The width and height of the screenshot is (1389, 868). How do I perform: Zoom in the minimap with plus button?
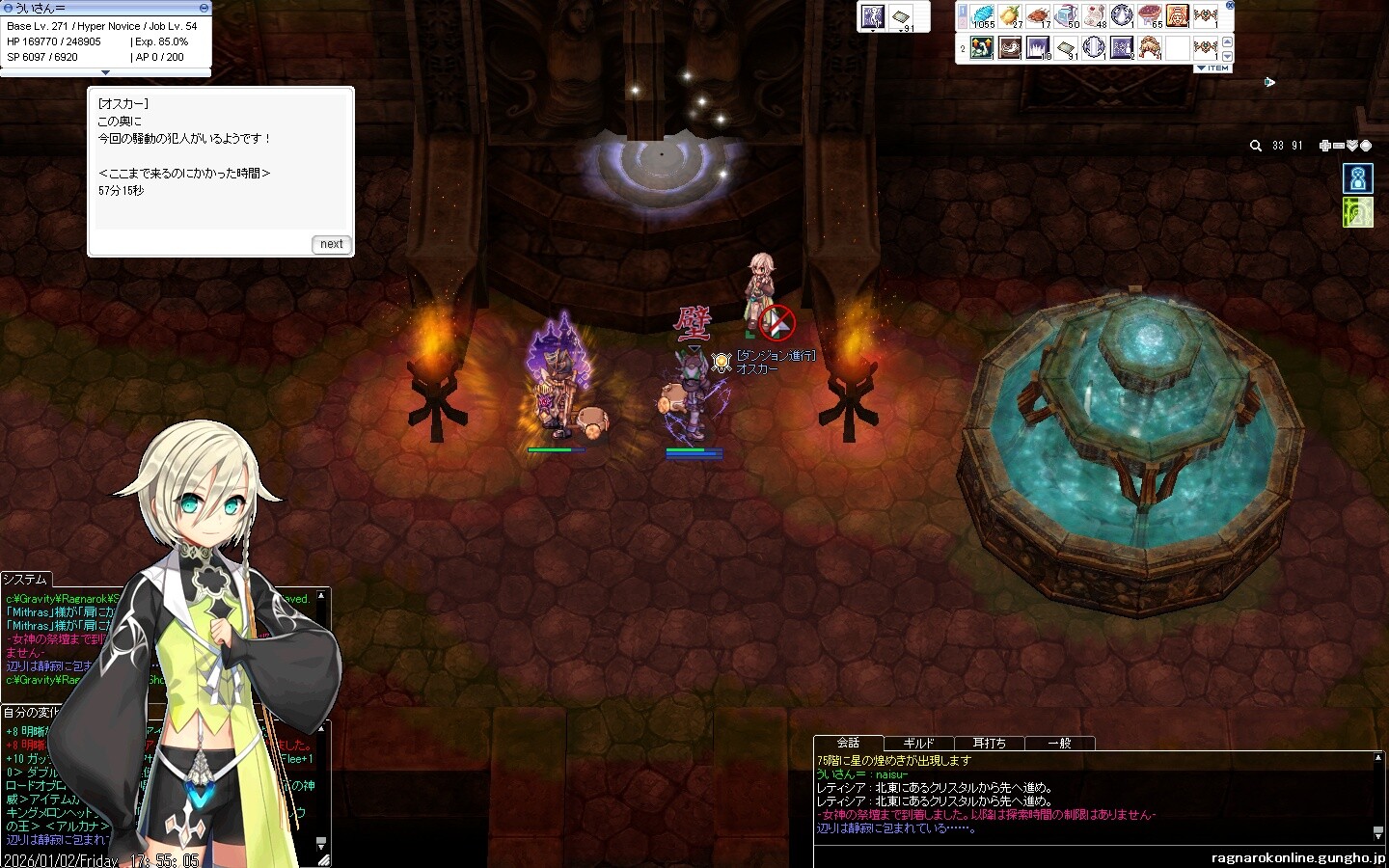[1325, 146]
